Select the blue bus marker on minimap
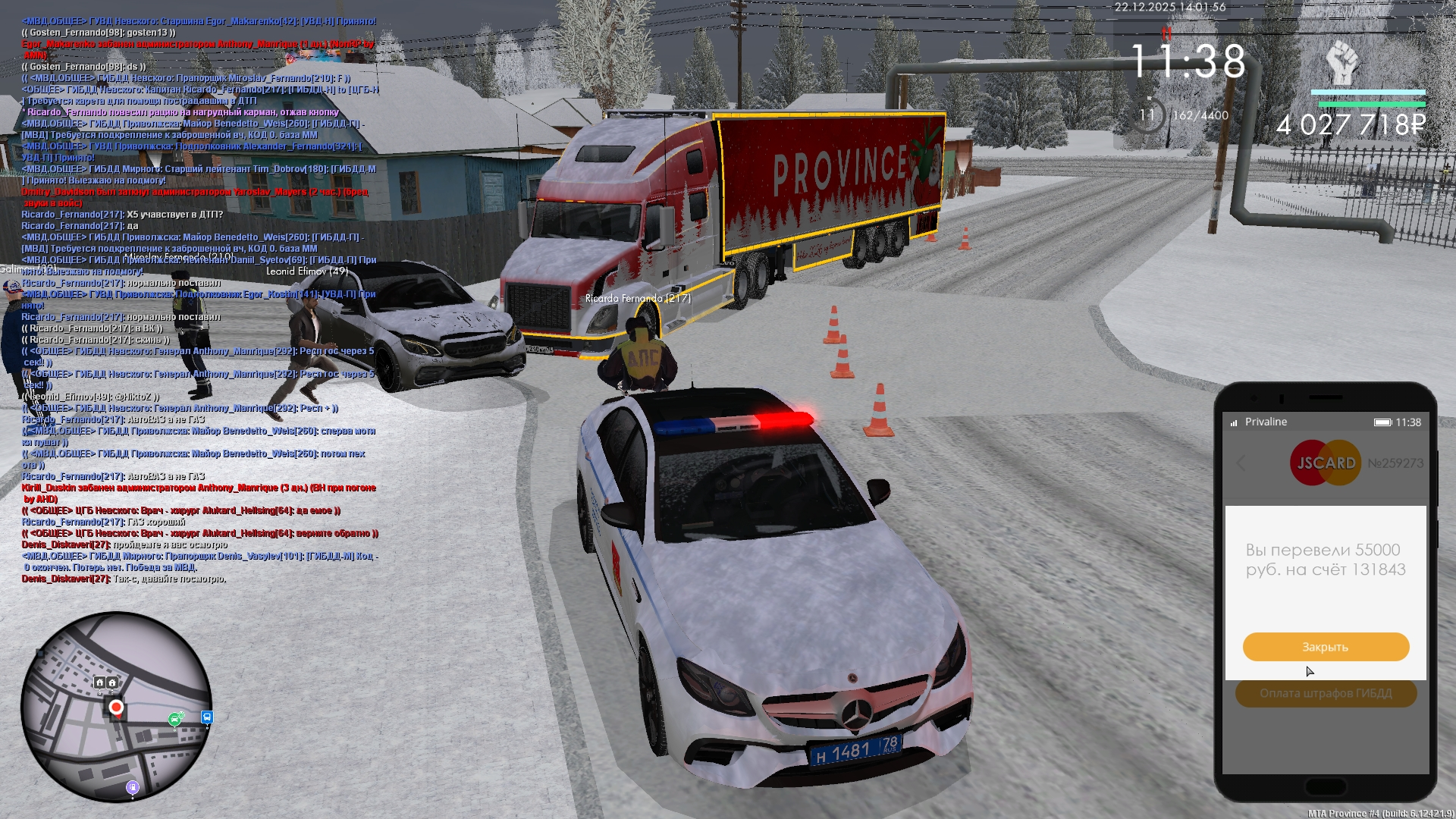The height and width of the screenshot is (819, 1456). [207, 717]
